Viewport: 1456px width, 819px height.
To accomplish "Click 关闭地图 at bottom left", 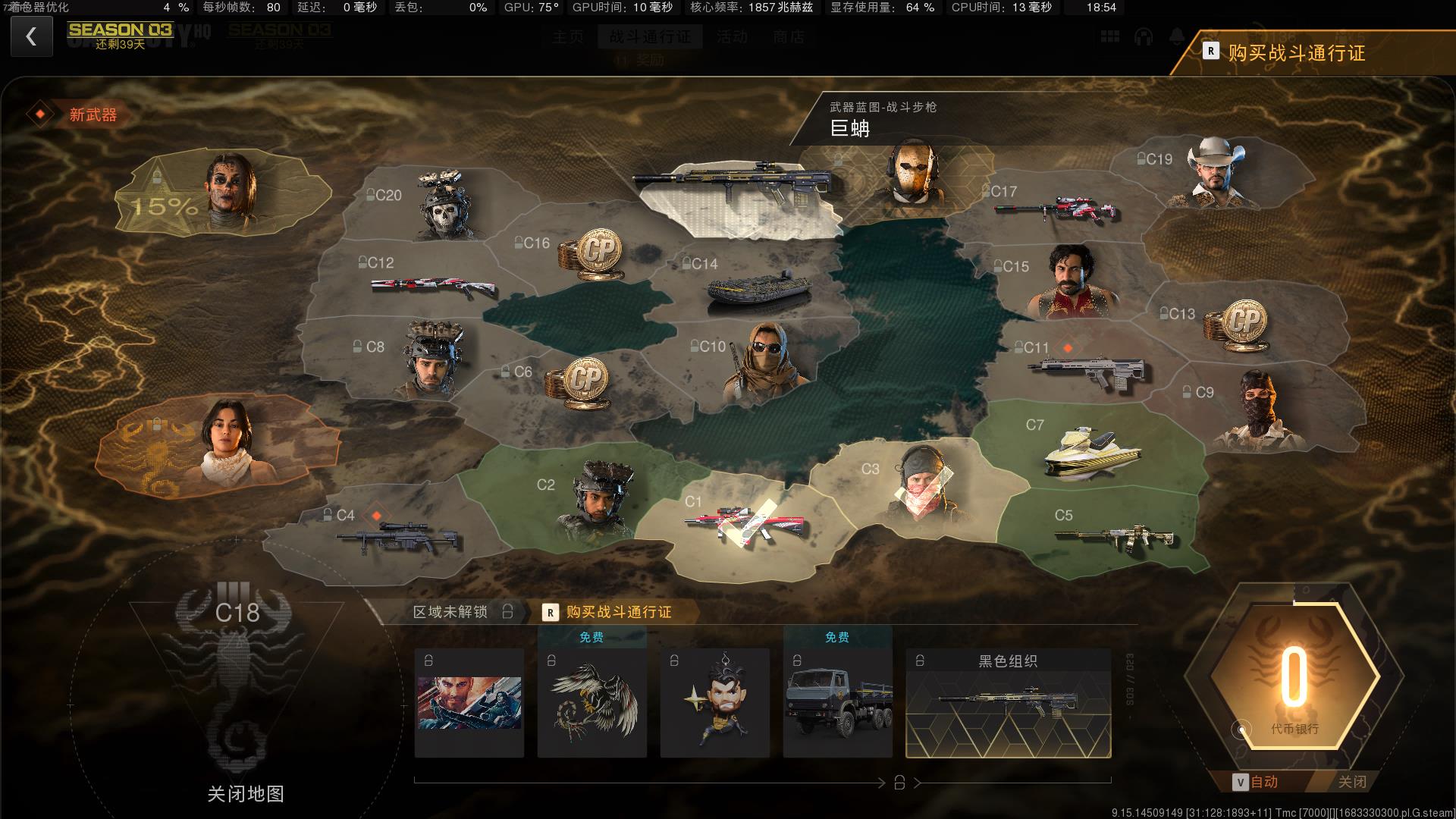I will [246, 792].
